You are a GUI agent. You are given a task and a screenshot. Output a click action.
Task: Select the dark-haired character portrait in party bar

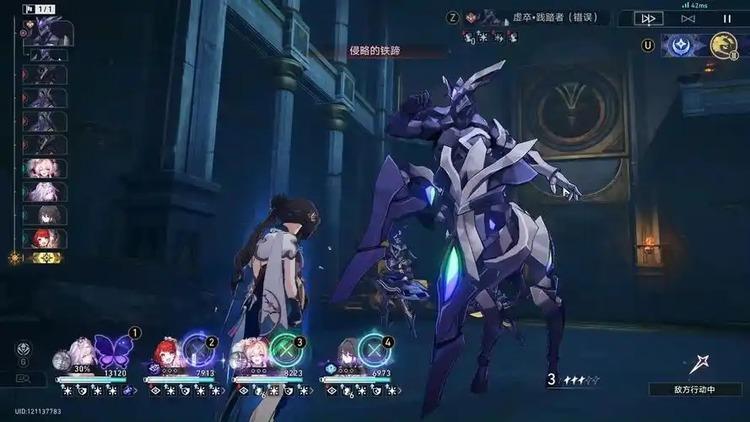[345, 356]
